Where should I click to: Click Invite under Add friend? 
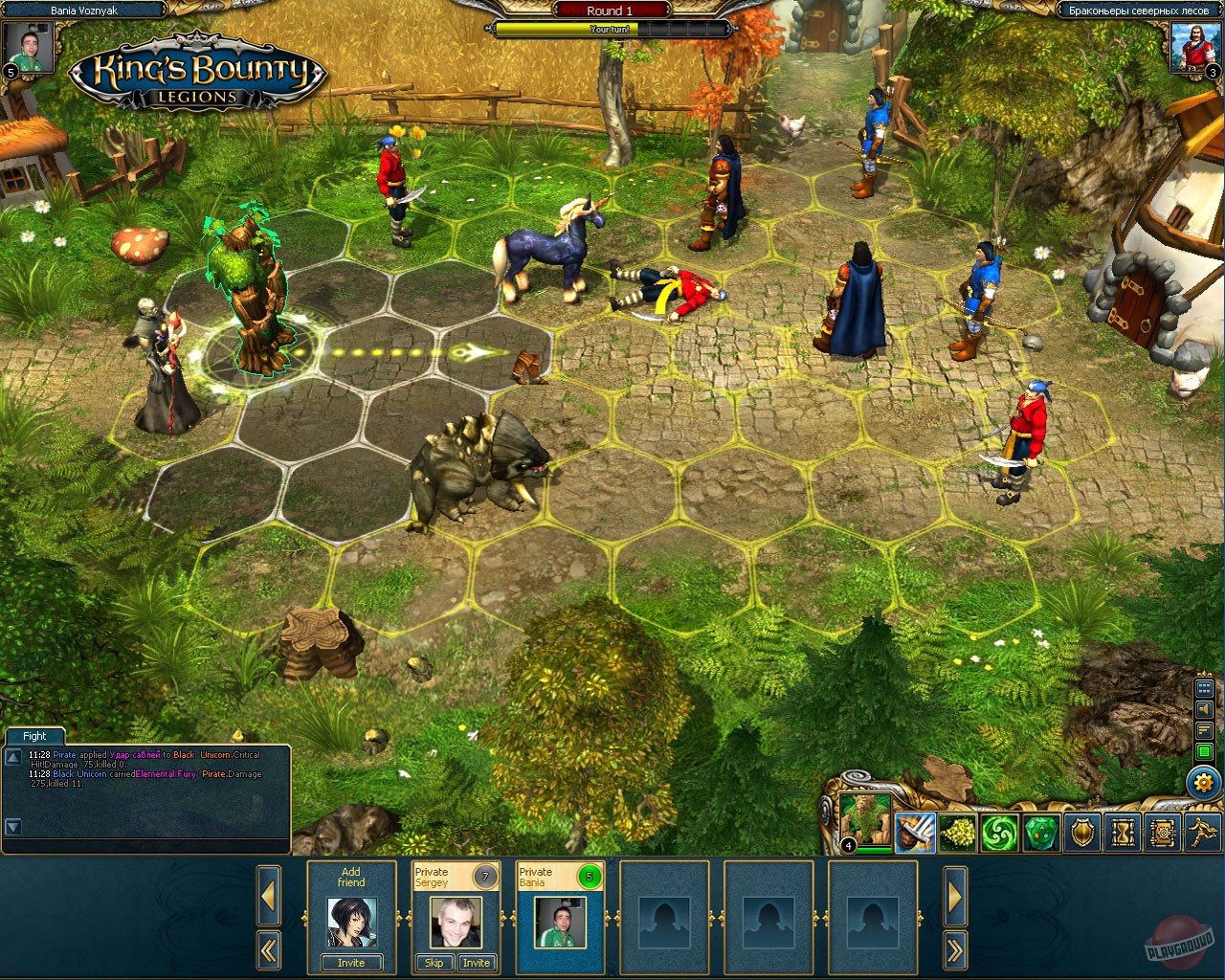pyautogui.click(x=350, y=963)
